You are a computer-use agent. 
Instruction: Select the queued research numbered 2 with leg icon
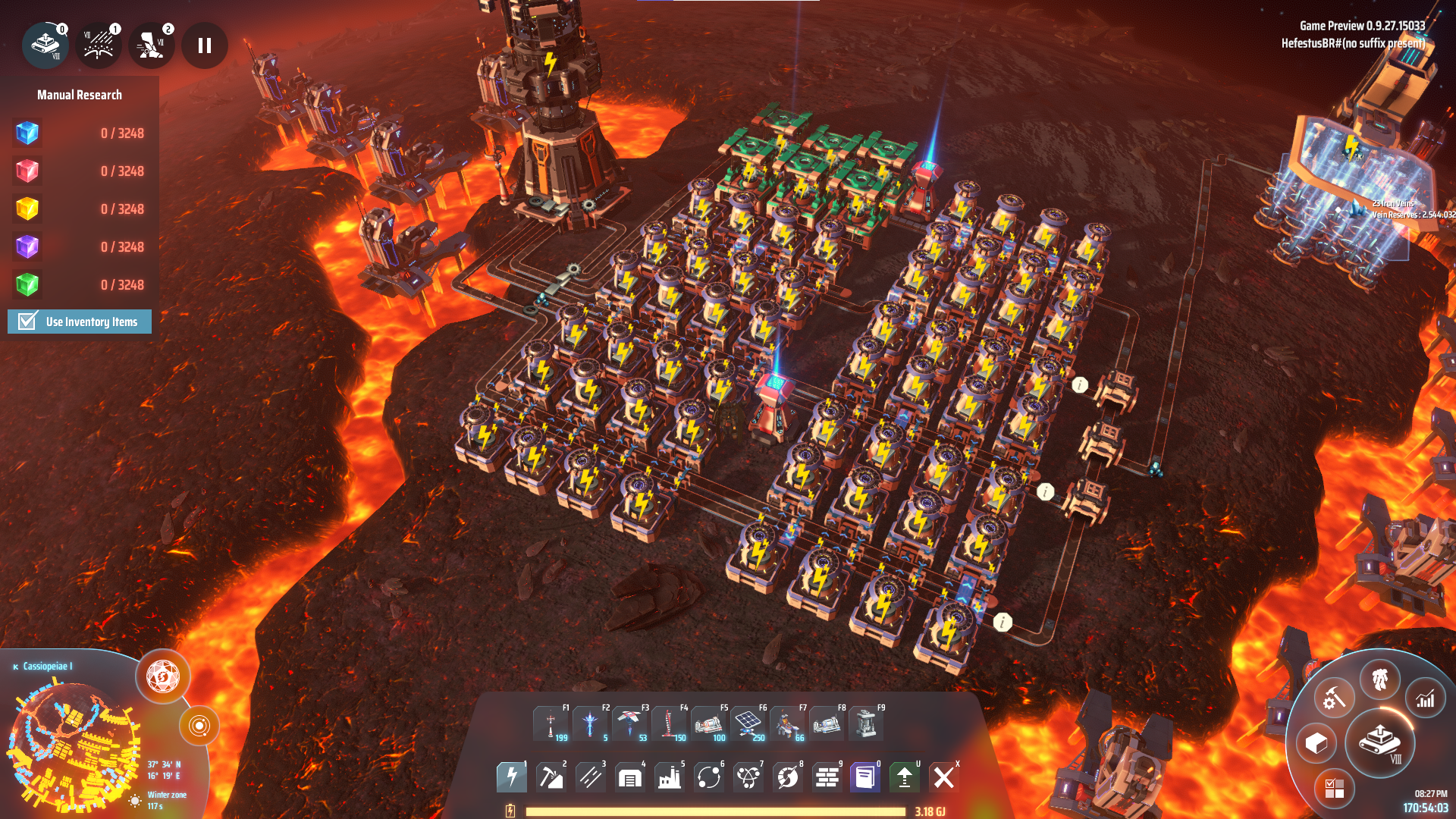(x=152, y=45)
